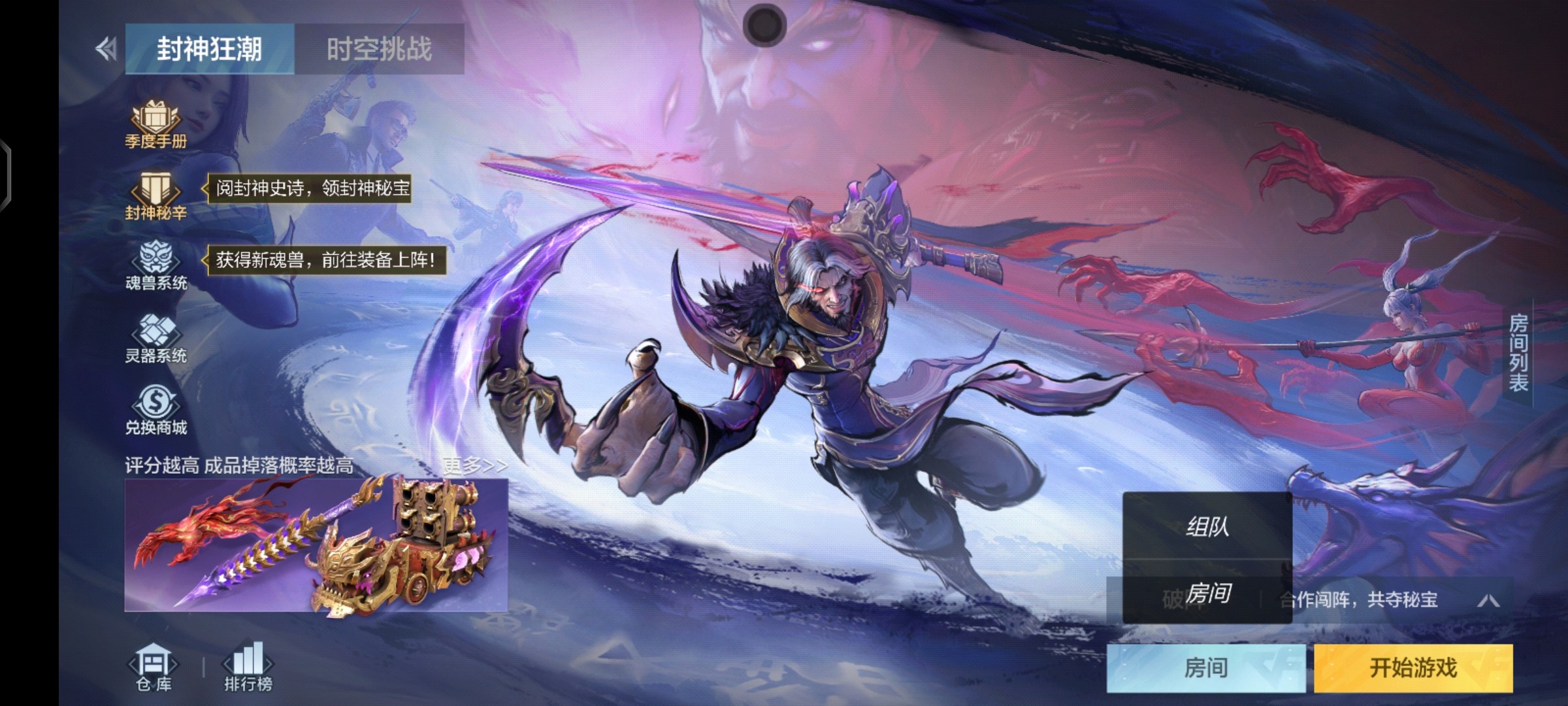Viewport: 1568px width, 706px height.
Task: Open the 封神秘辛 icon
Action: pyautogui.click(x=155, y=196)
